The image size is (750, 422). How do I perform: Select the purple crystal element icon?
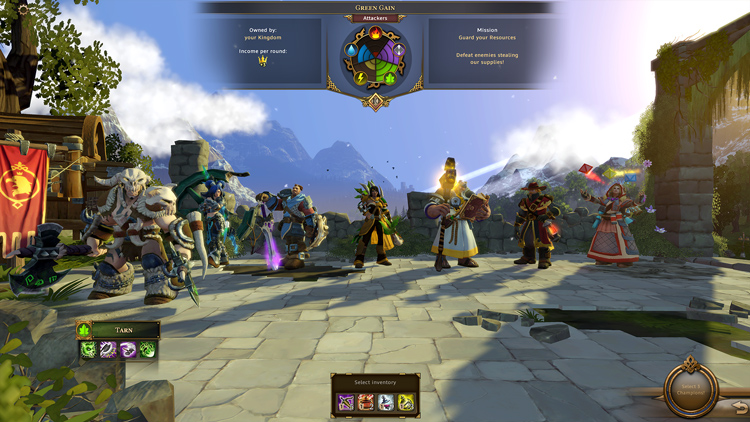[x=399, y=48]
